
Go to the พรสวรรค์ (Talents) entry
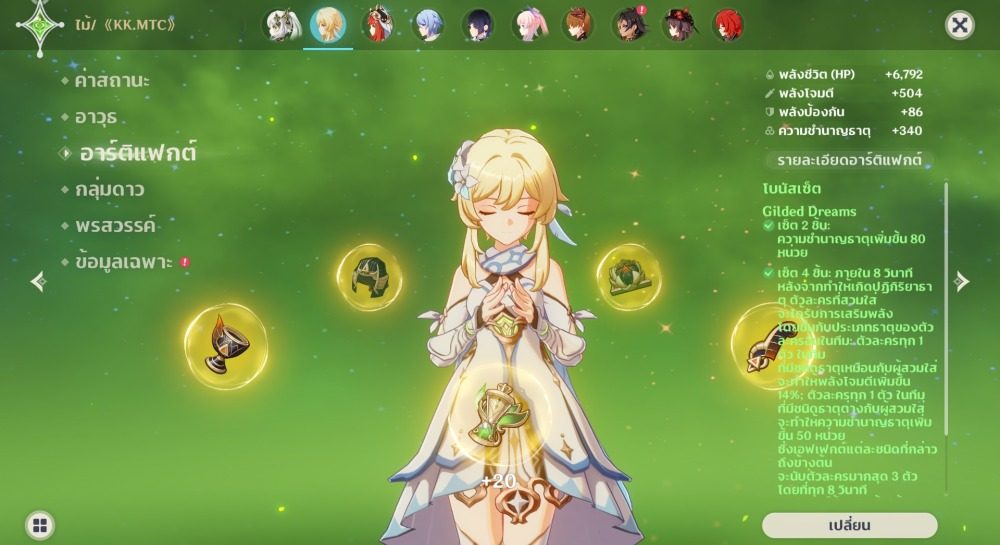tap(115, 225)
